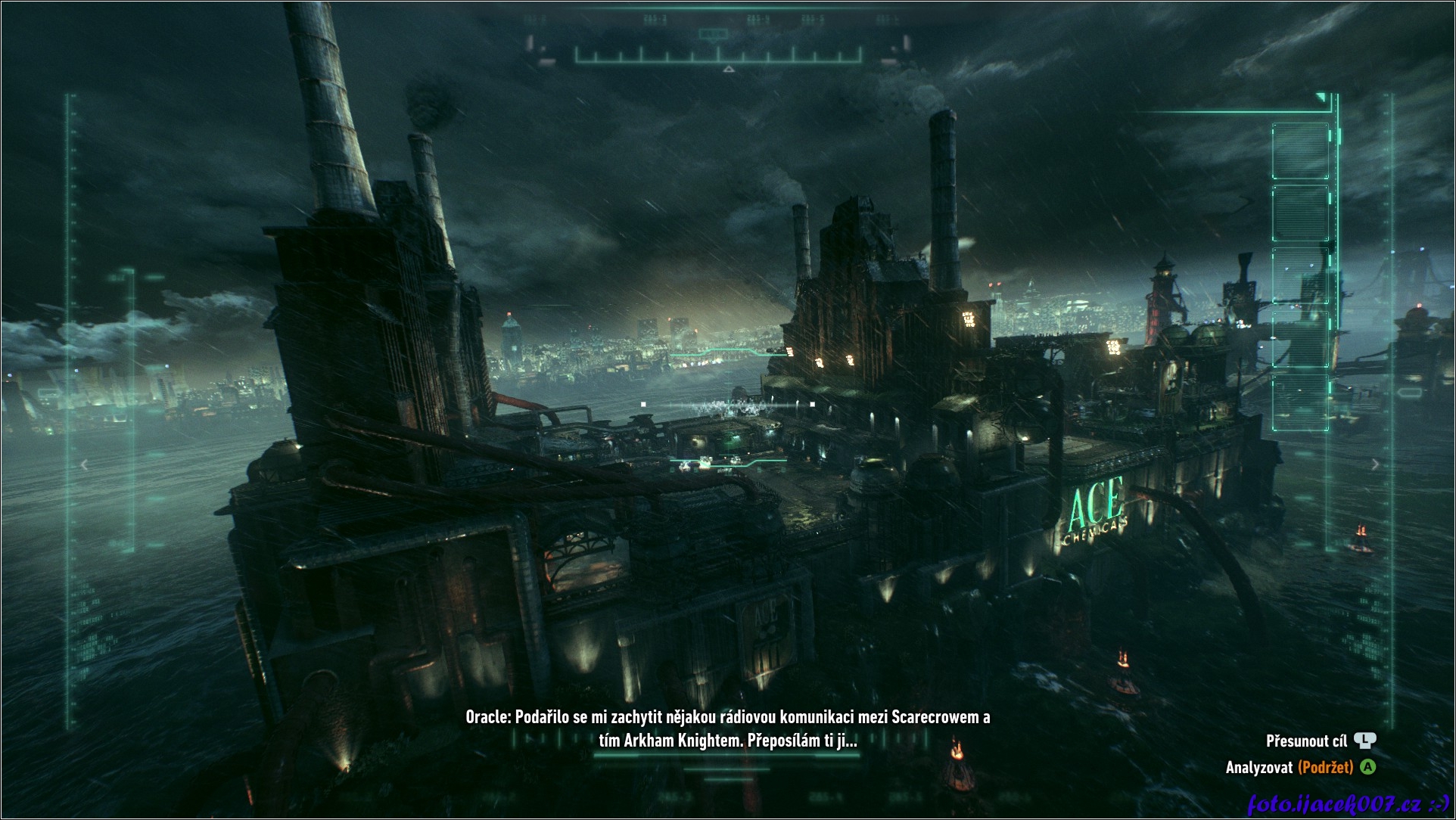The width and height of the screenshot is (1456, 820).
Task: Click the left-pointing scanner arrow
Action: [x=85, y=464]
